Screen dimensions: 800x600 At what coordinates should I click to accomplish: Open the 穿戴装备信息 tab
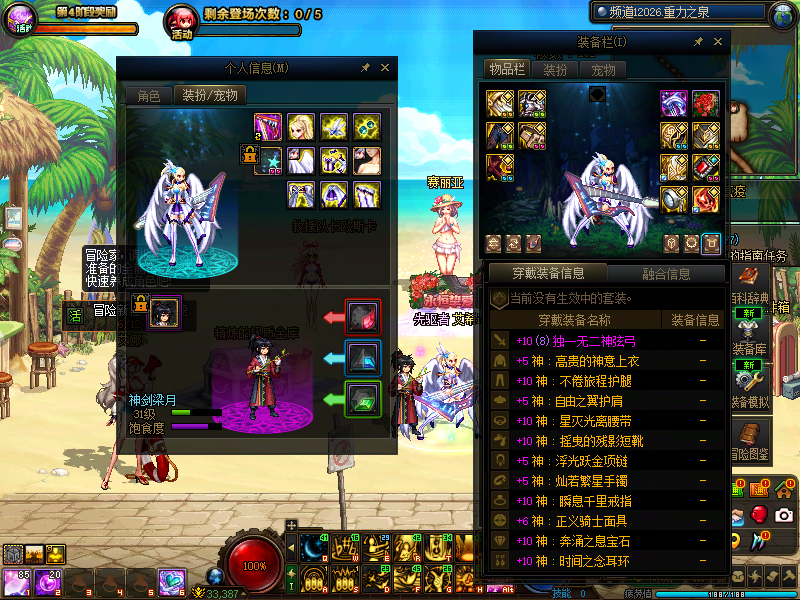(x=547, y=273)
